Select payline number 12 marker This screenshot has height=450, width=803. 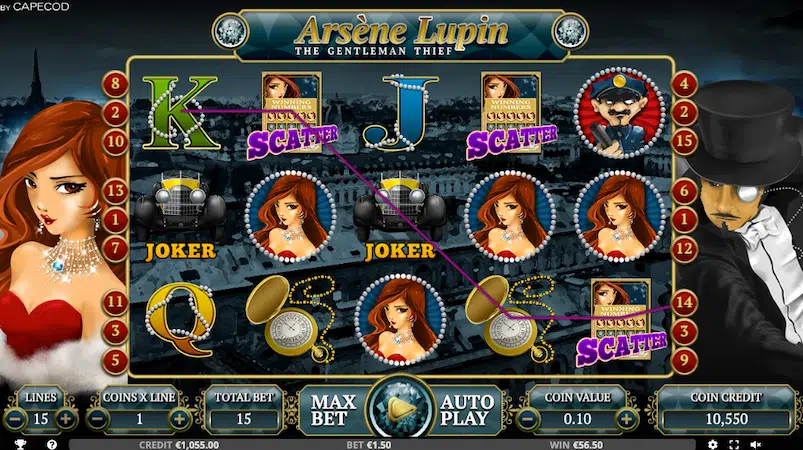685,247
